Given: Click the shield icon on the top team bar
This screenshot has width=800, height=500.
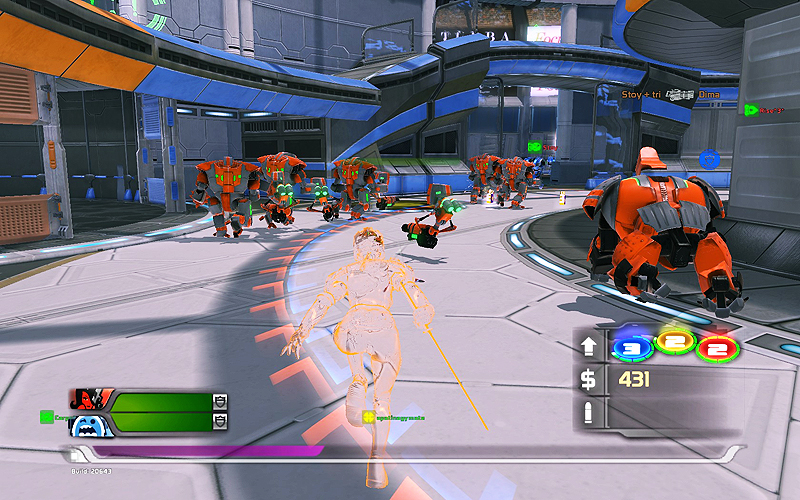Looking at the screenshot, I should 220,401.
